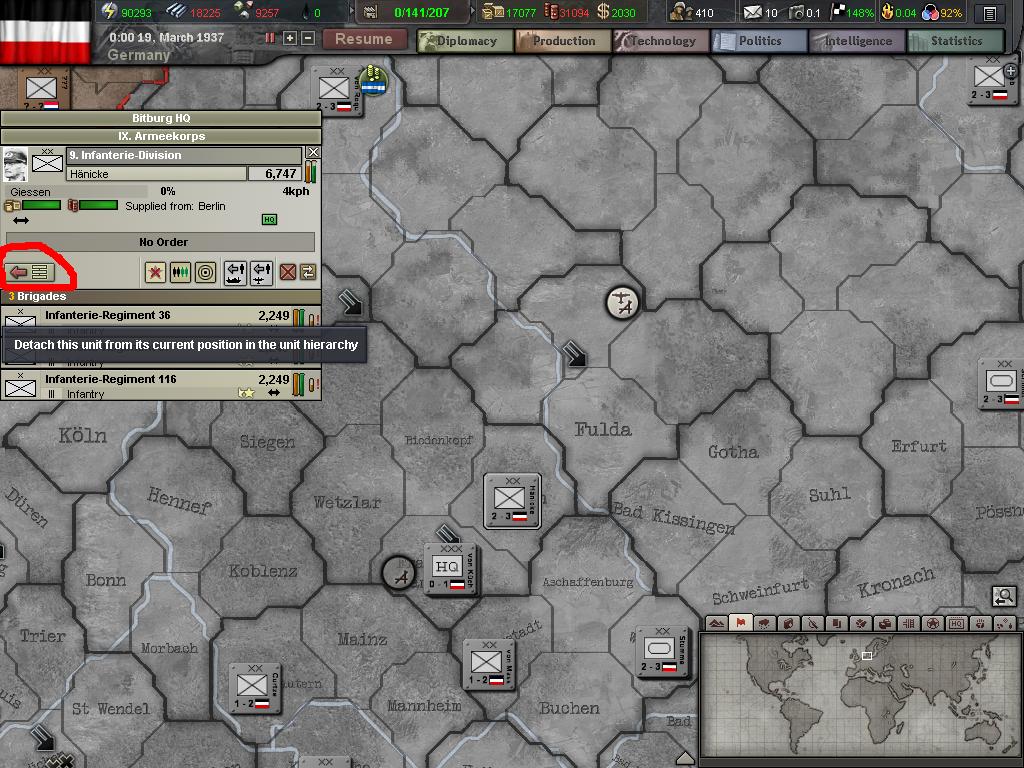View the Statistics screen

click(956, 41)
